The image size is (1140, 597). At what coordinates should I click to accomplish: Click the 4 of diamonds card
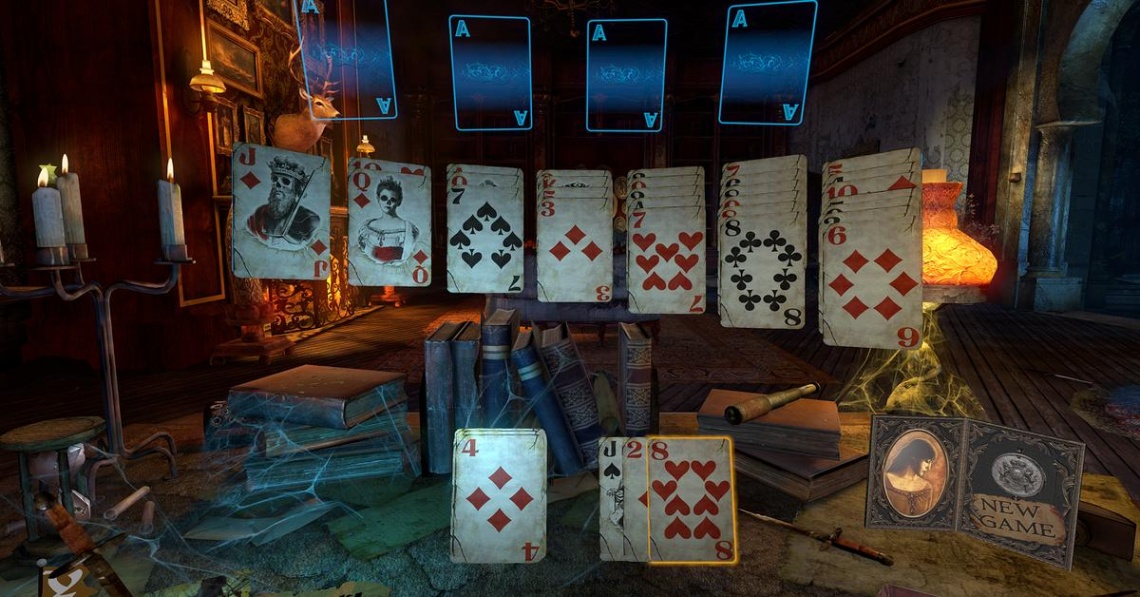499,496
